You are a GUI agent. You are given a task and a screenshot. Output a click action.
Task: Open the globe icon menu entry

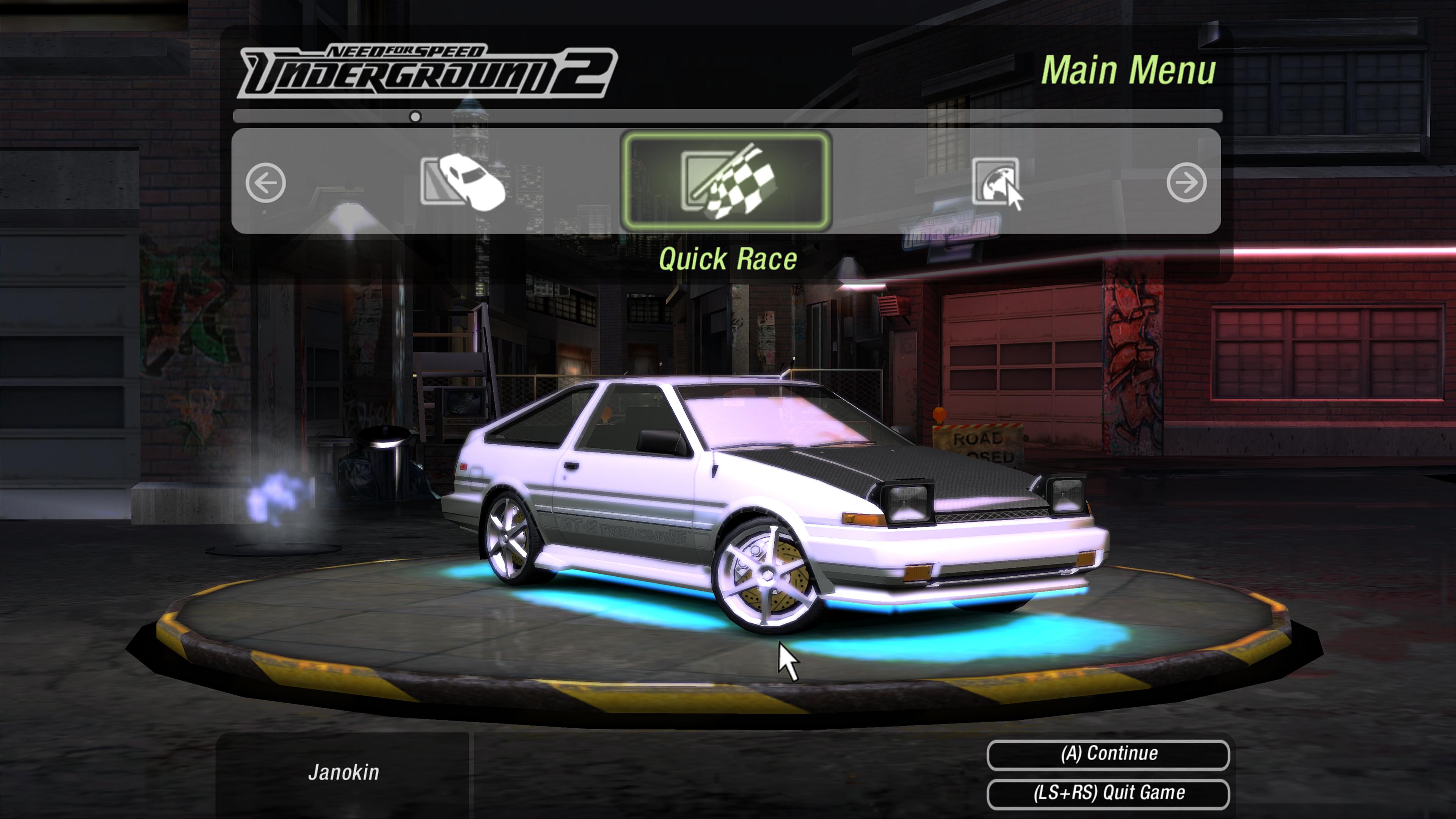(995, 181)
